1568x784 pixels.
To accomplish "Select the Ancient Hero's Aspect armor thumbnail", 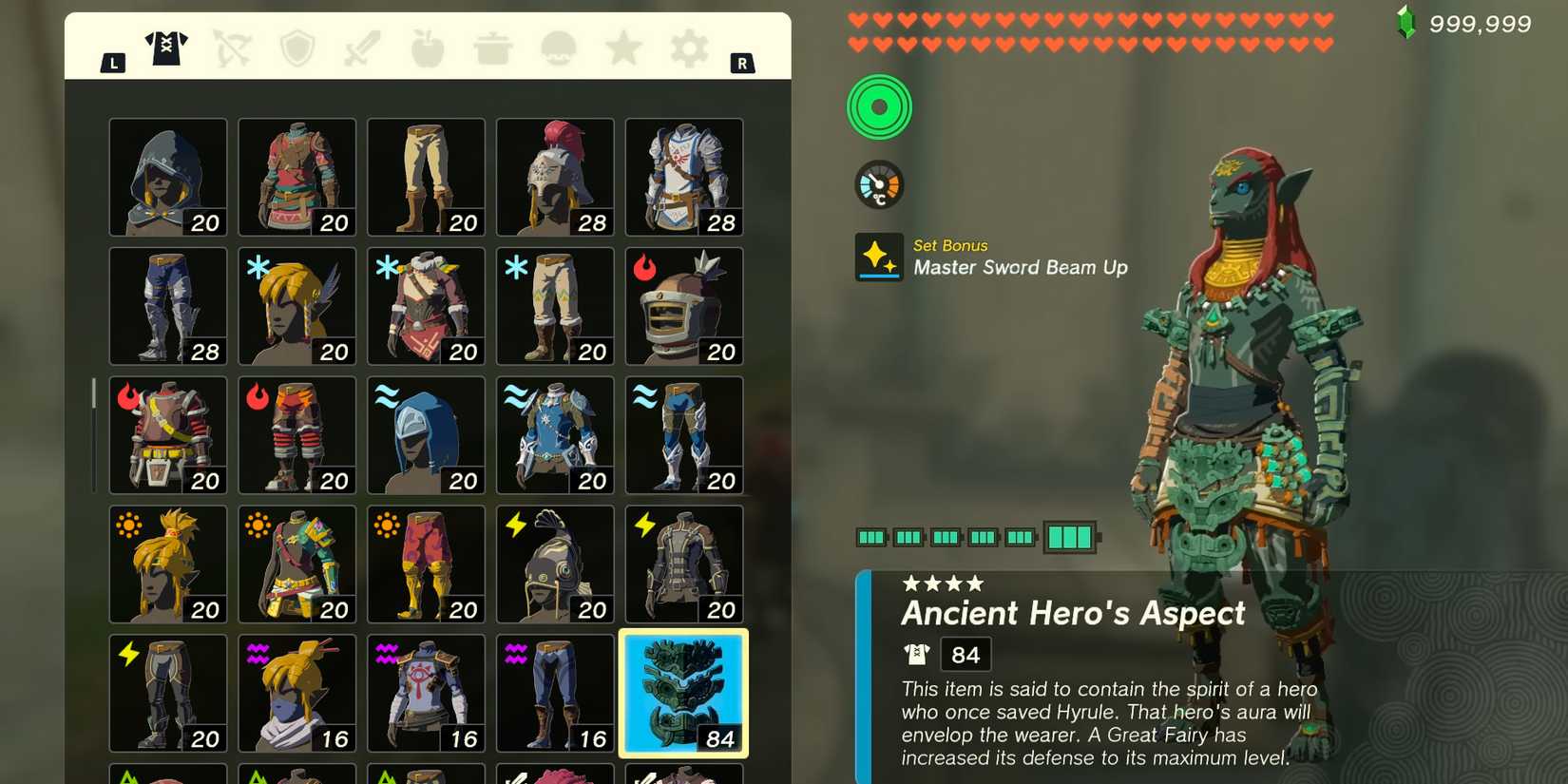I will tap(683, 694).
